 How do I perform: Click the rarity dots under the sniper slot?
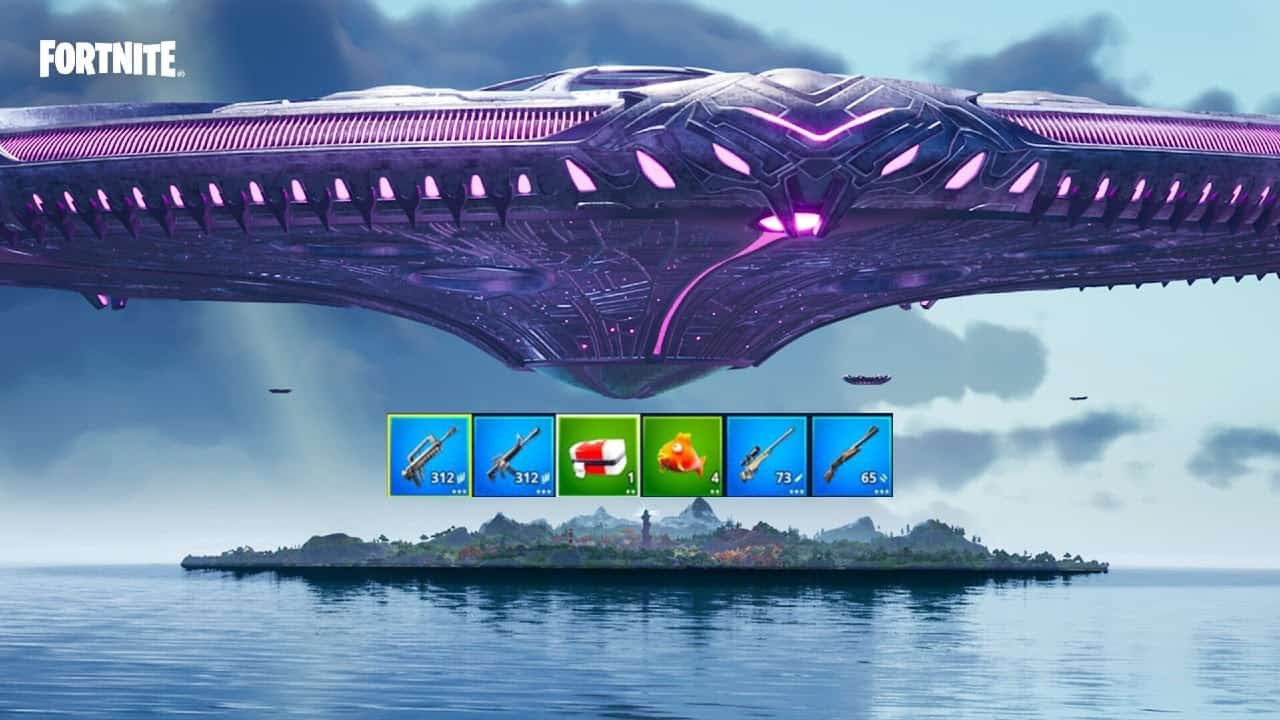click(797, 491)
